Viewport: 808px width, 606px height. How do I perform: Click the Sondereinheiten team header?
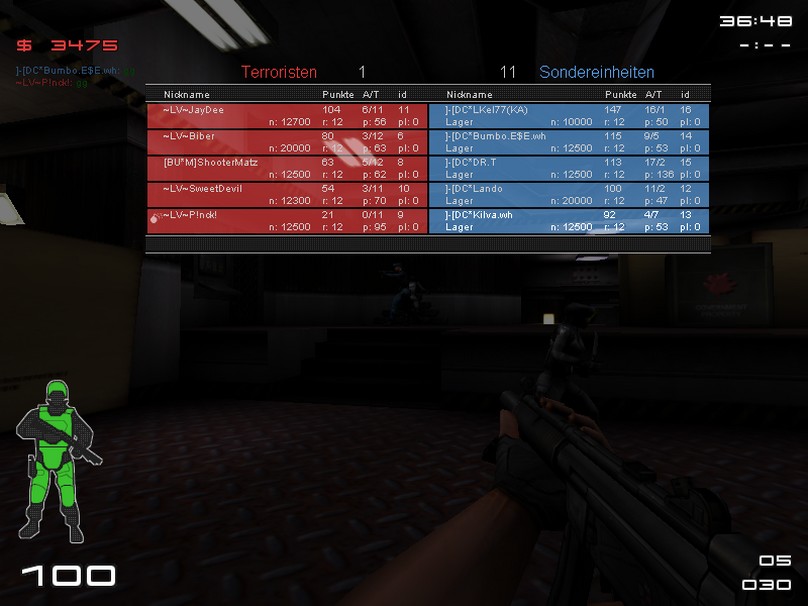596,72
